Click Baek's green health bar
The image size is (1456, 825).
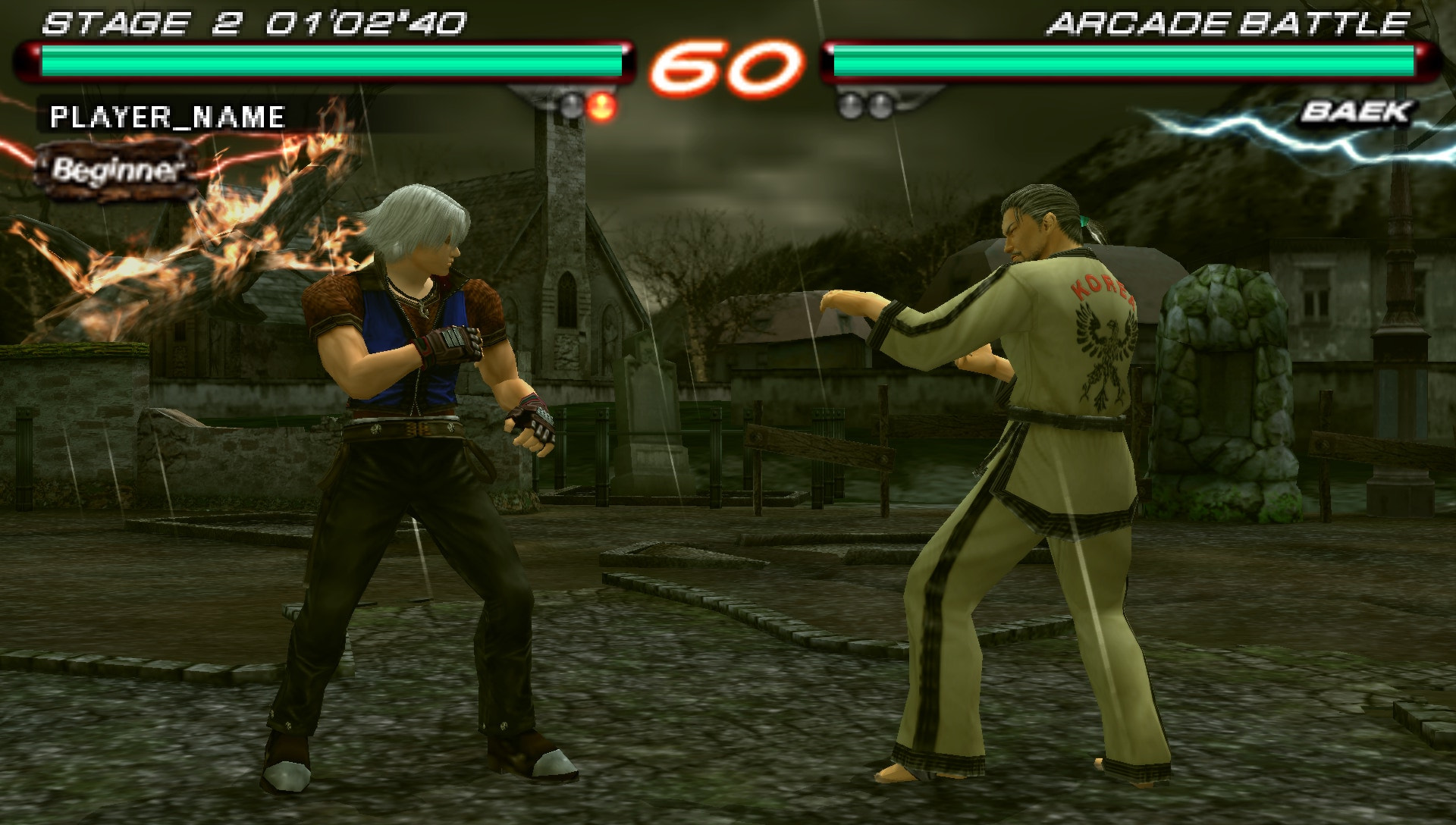tap(1122, 58)
